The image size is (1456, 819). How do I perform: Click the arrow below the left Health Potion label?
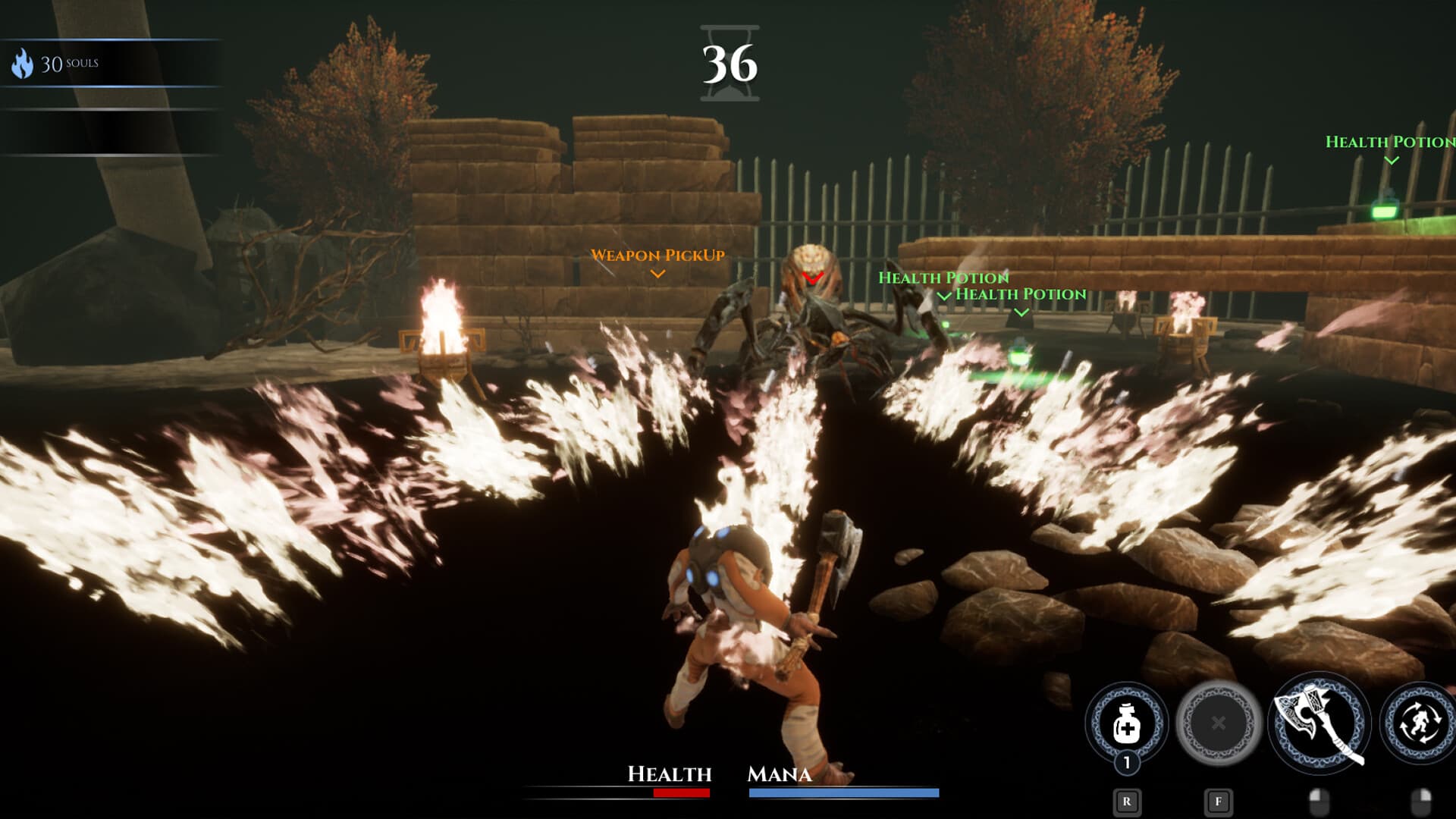click(x=945, y=297)
